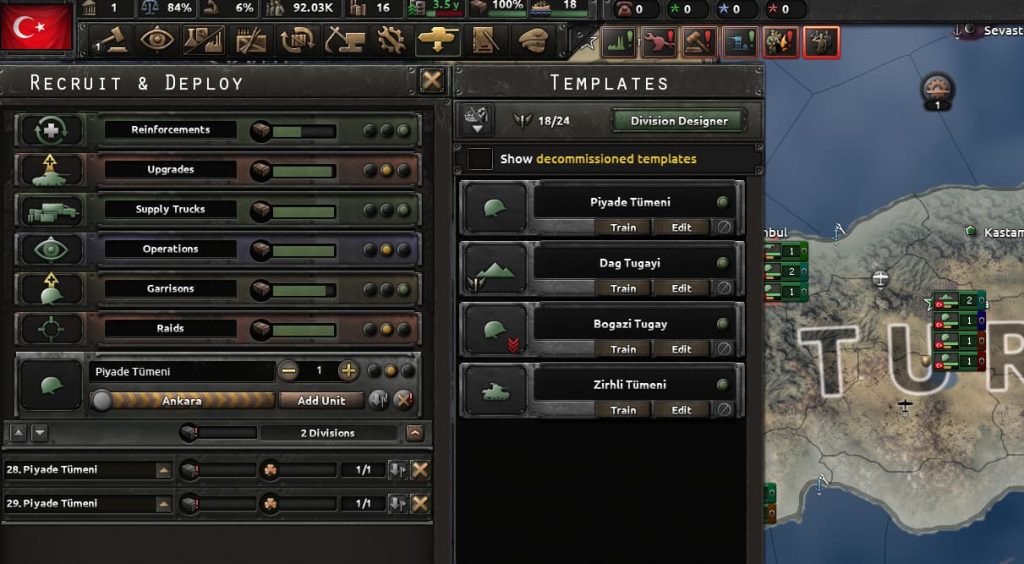Click the Add Unit button
The height and width of the screenshot is (564, 1024).
point(321,401)
